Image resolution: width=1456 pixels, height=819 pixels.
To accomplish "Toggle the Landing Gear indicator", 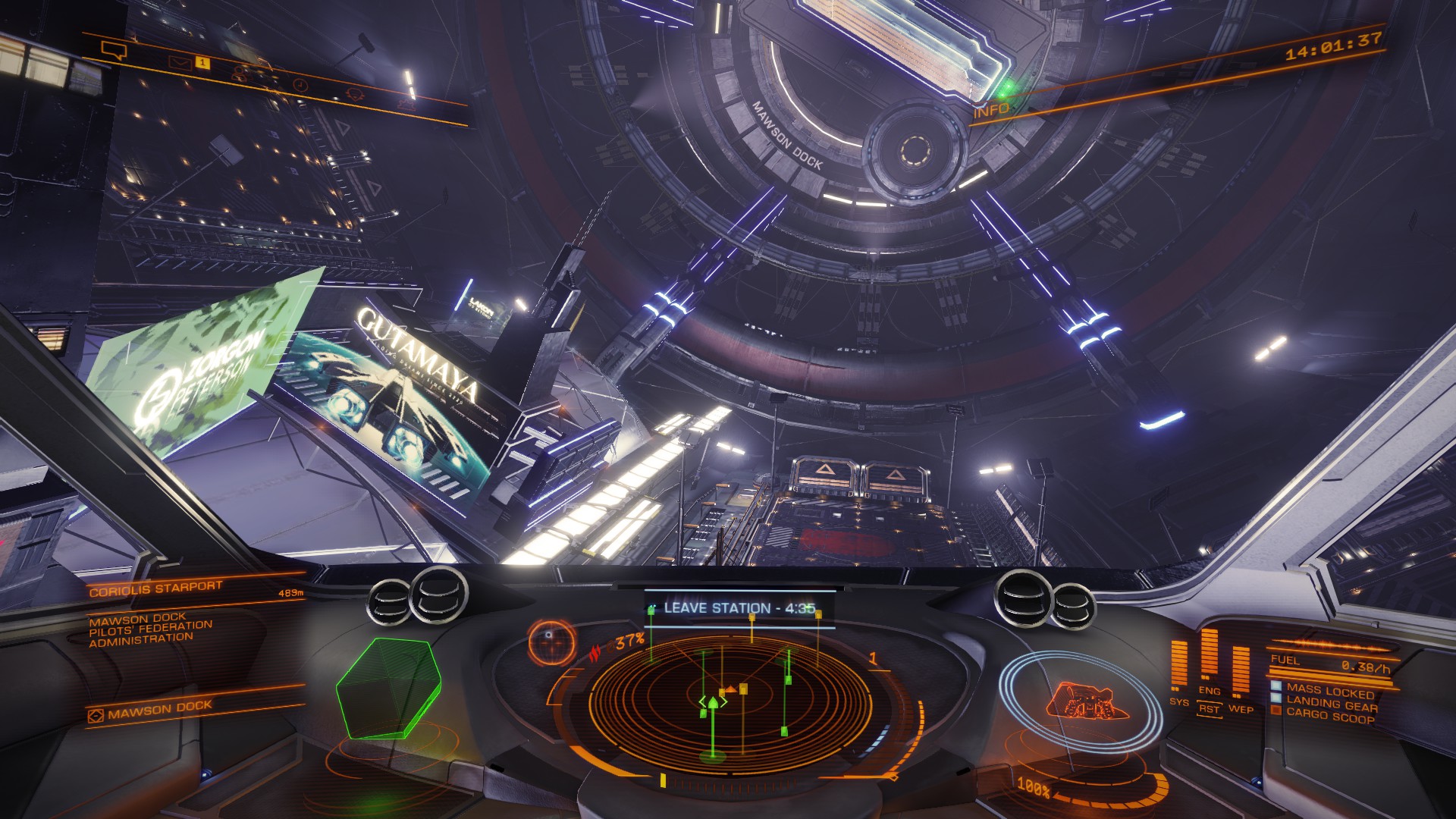I will 1332,704.
